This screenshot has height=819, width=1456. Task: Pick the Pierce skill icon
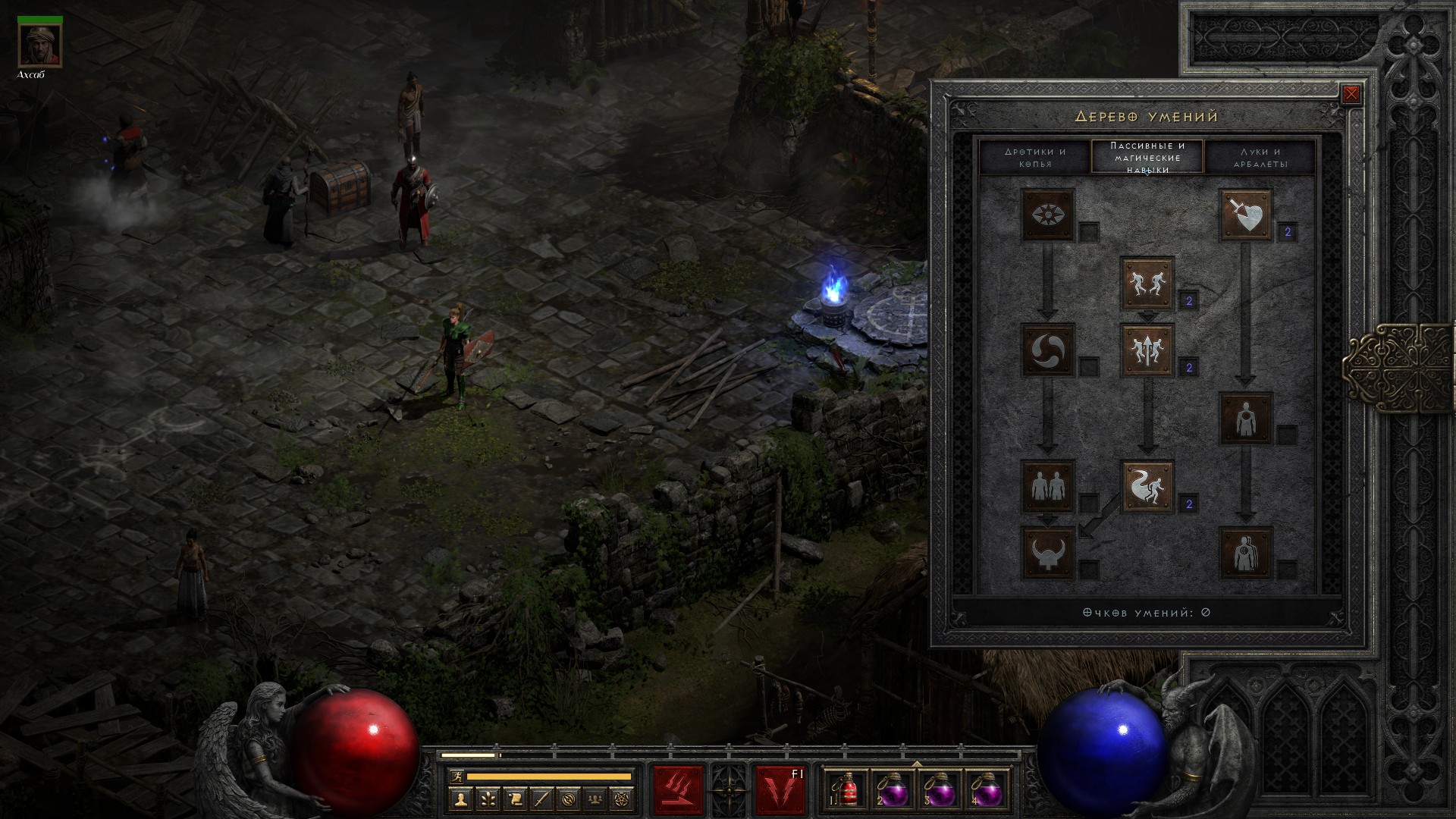(1245, 553)
